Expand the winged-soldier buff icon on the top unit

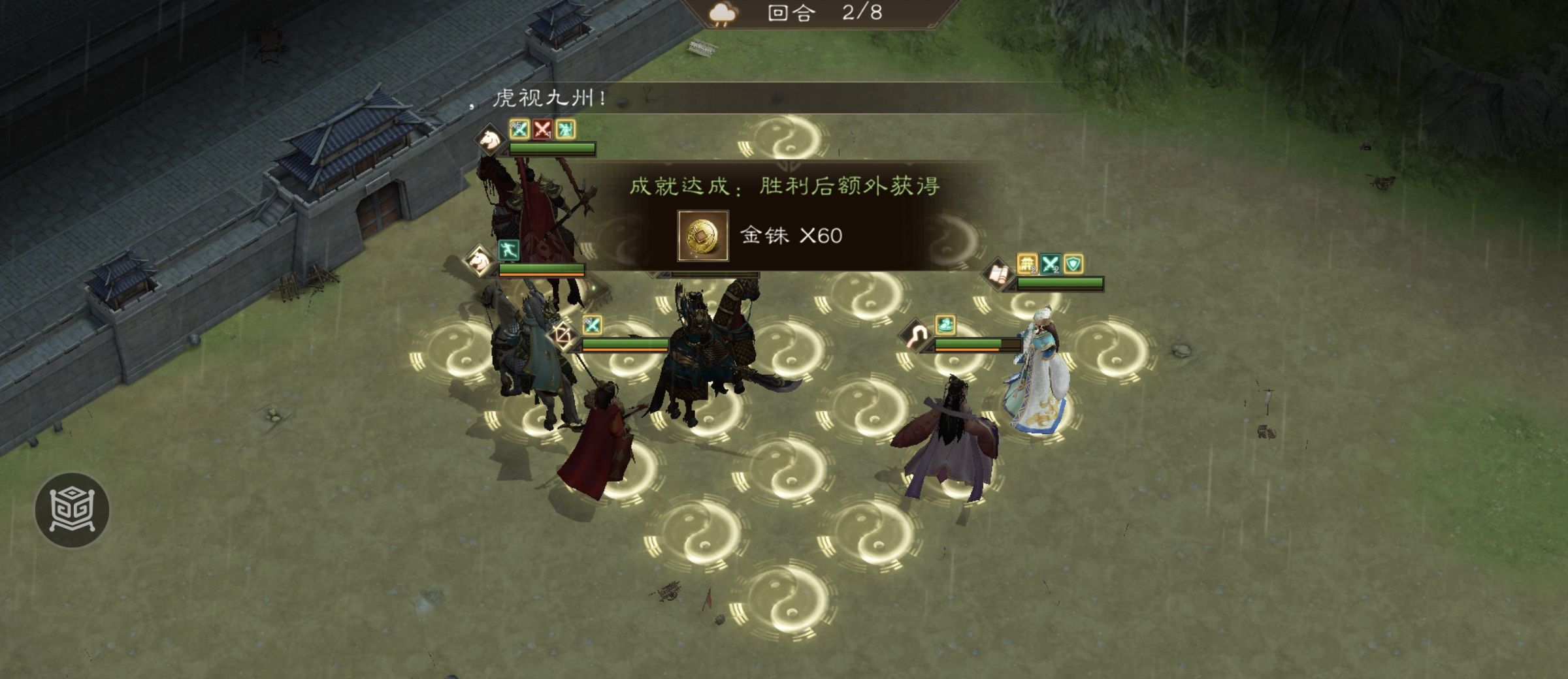566,130
